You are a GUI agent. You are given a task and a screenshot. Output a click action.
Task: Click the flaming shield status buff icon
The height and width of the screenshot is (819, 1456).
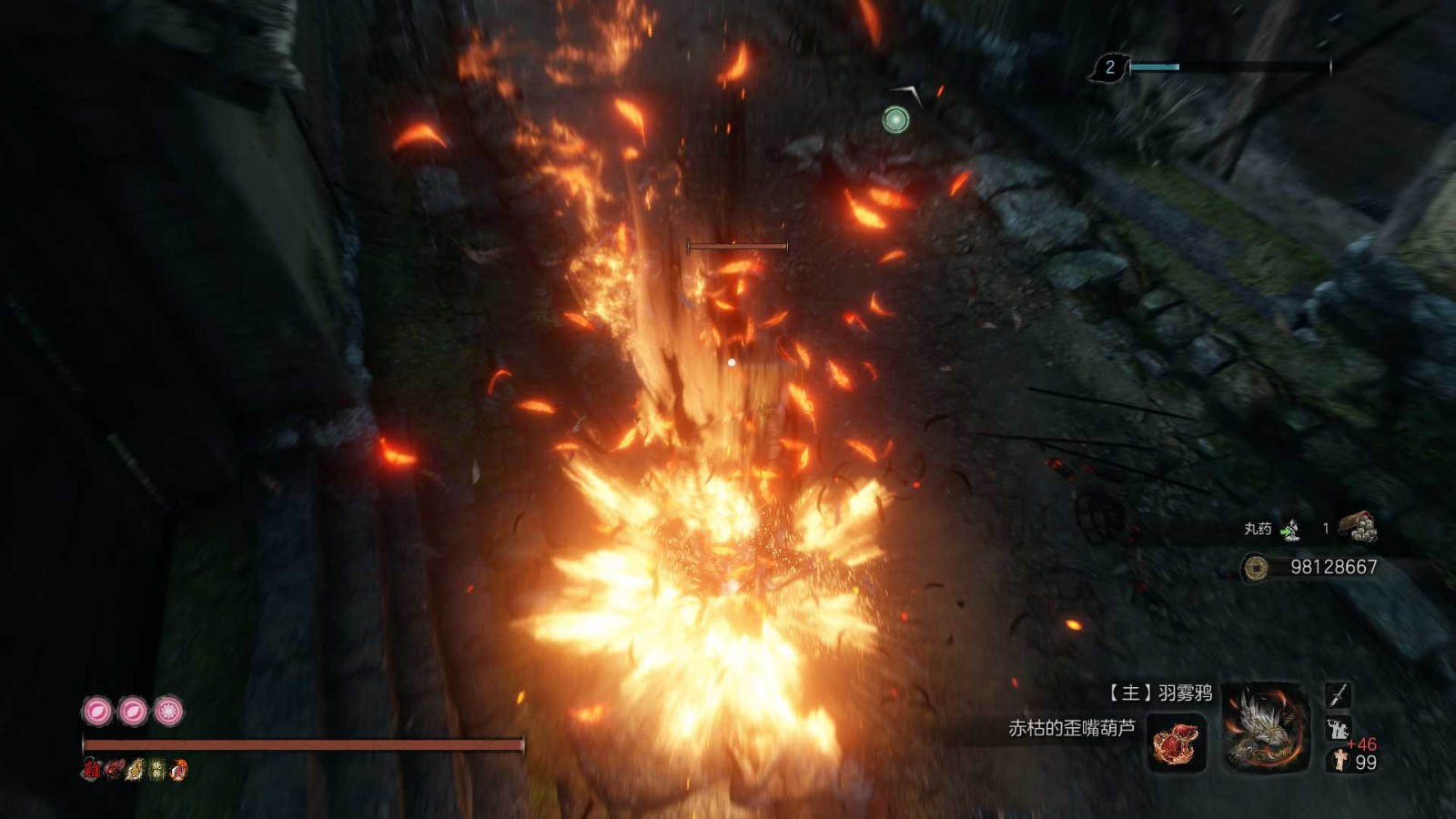pos(179,770)
